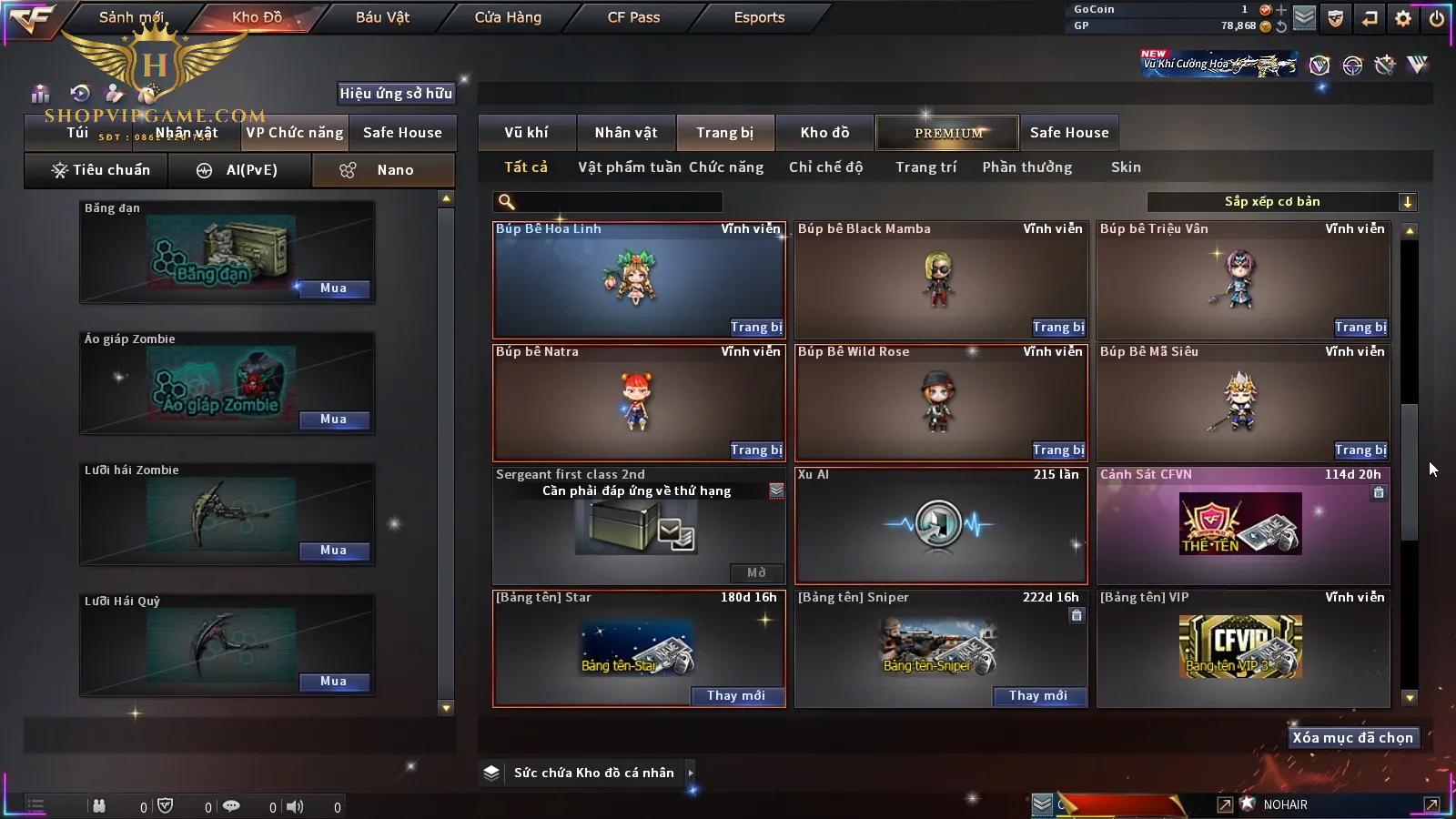Show the Skin filter category

pos(1126,167)
